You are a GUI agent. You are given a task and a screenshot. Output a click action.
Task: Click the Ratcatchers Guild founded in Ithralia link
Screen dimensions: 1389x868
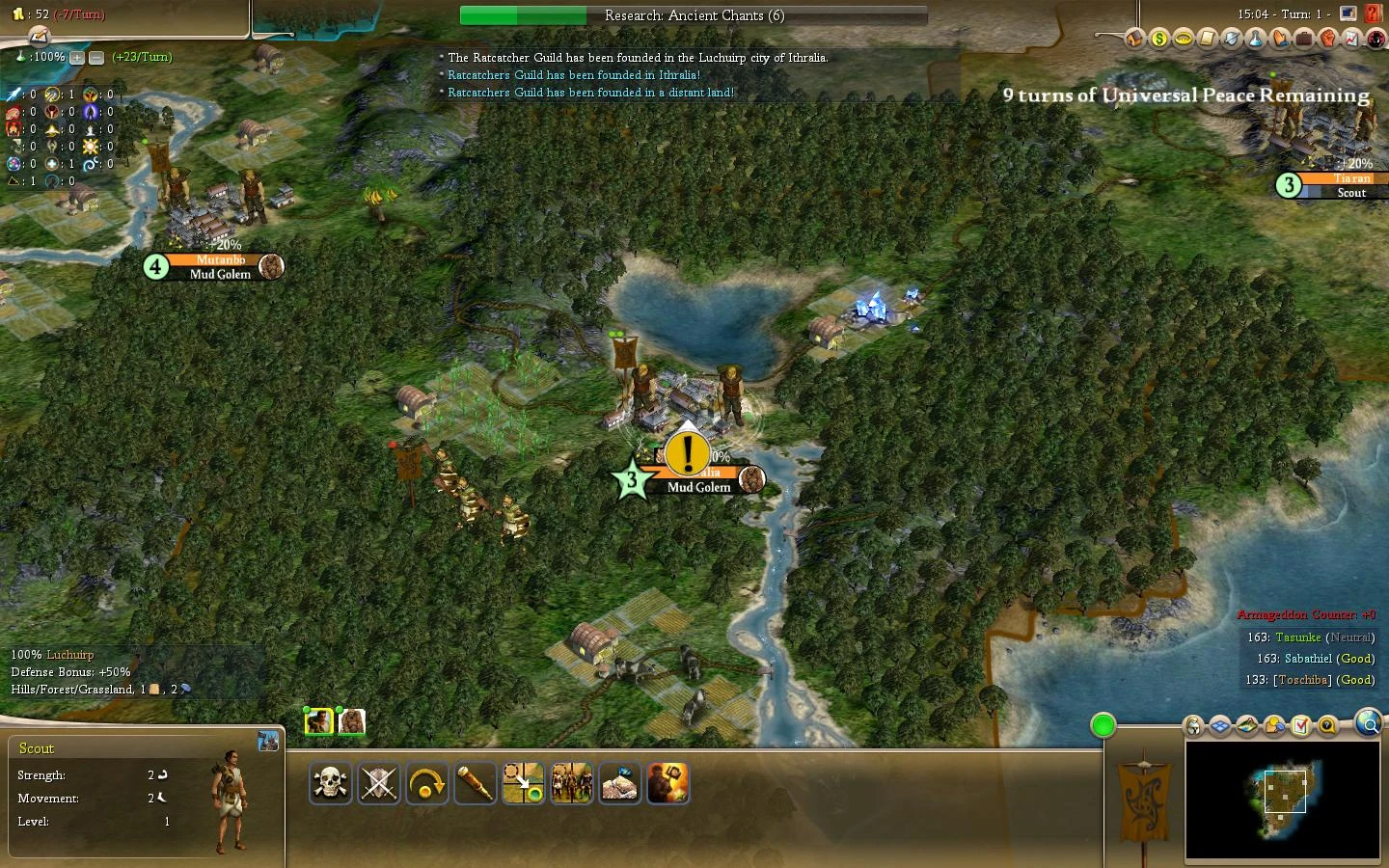pyautogui.click(x=572, y=74)
